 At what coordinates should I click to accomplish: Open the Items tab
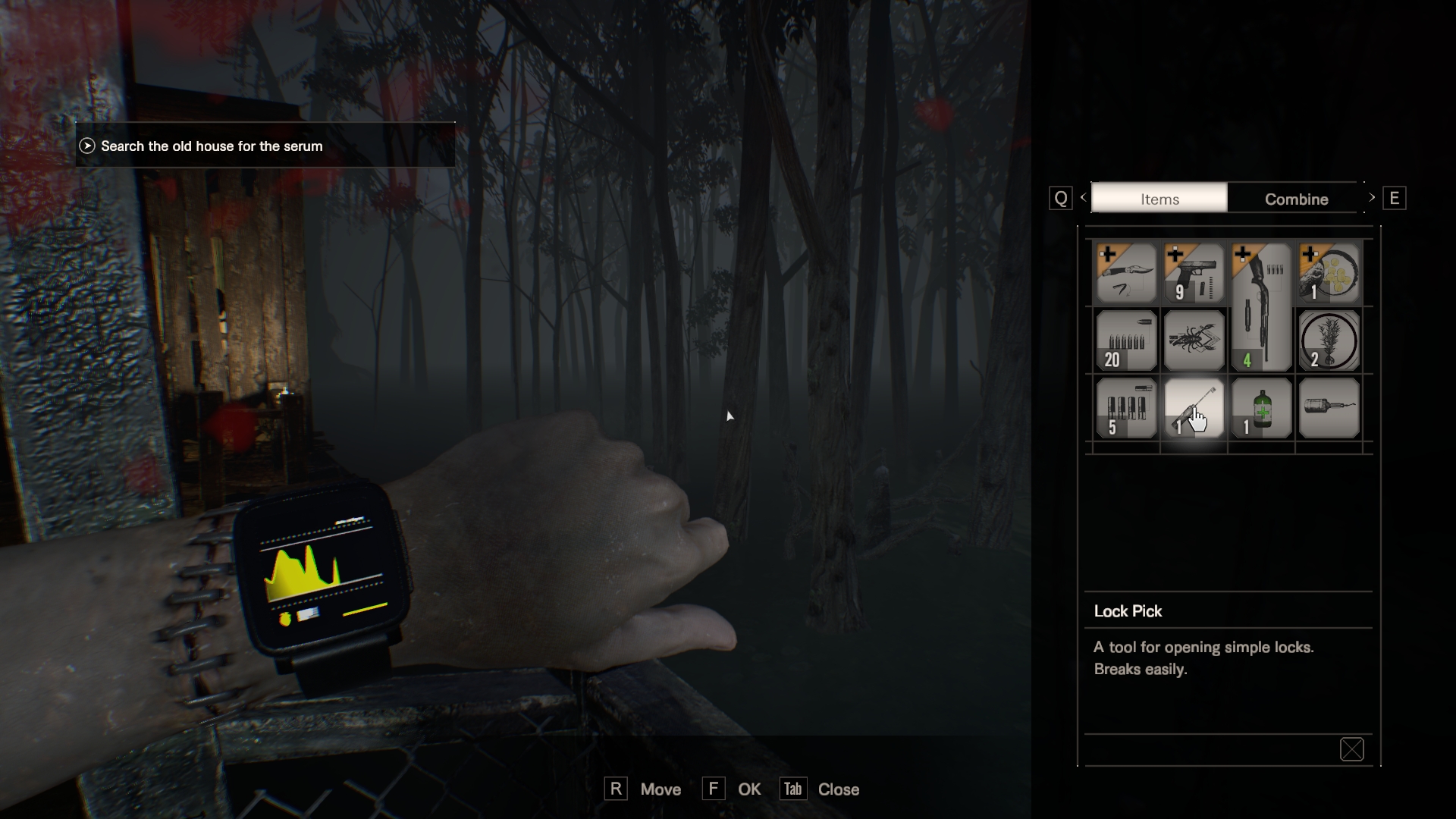[1159, 199]
